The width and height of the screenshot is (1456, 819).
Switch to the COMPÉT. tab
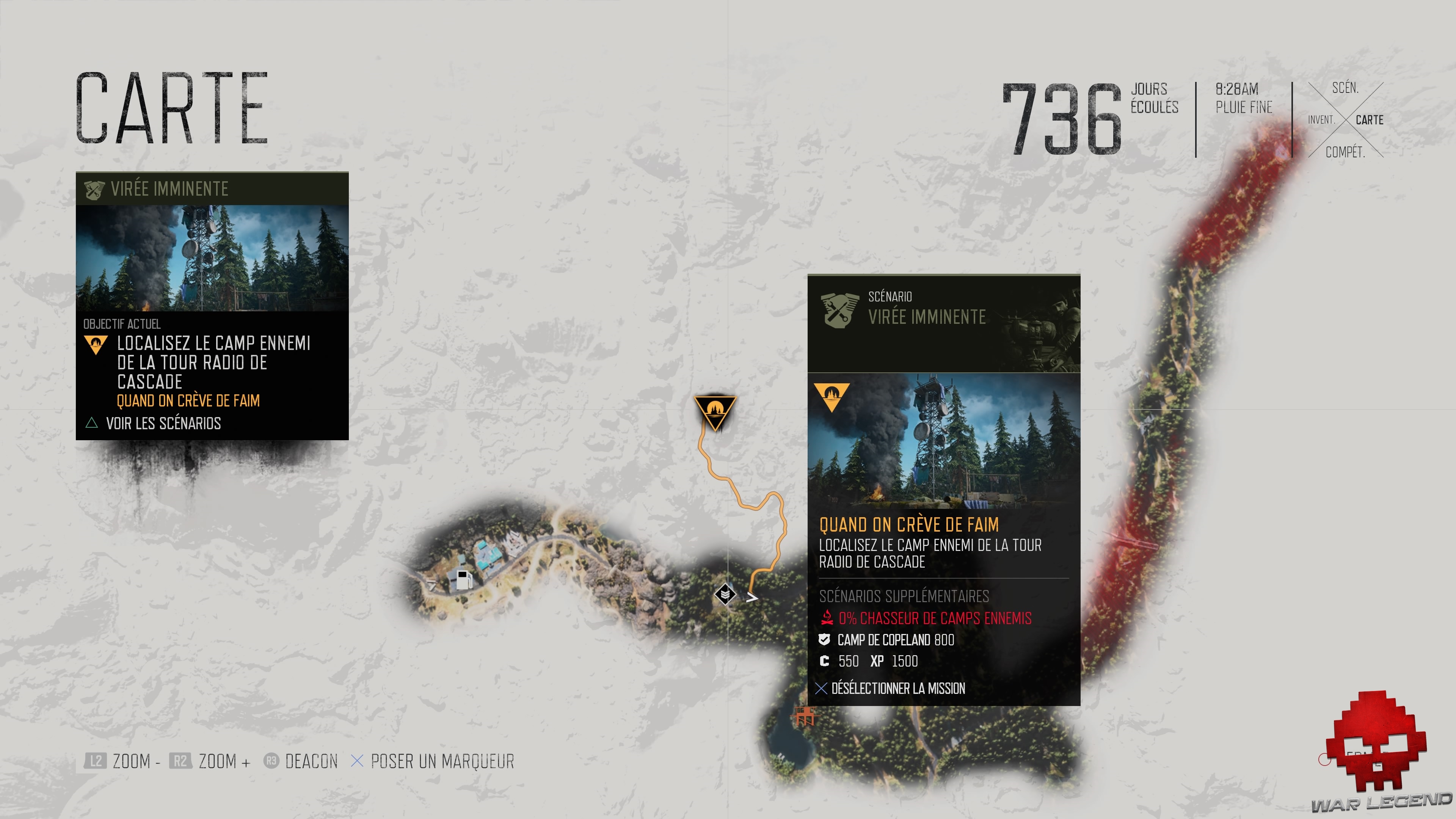point(1346,152)
